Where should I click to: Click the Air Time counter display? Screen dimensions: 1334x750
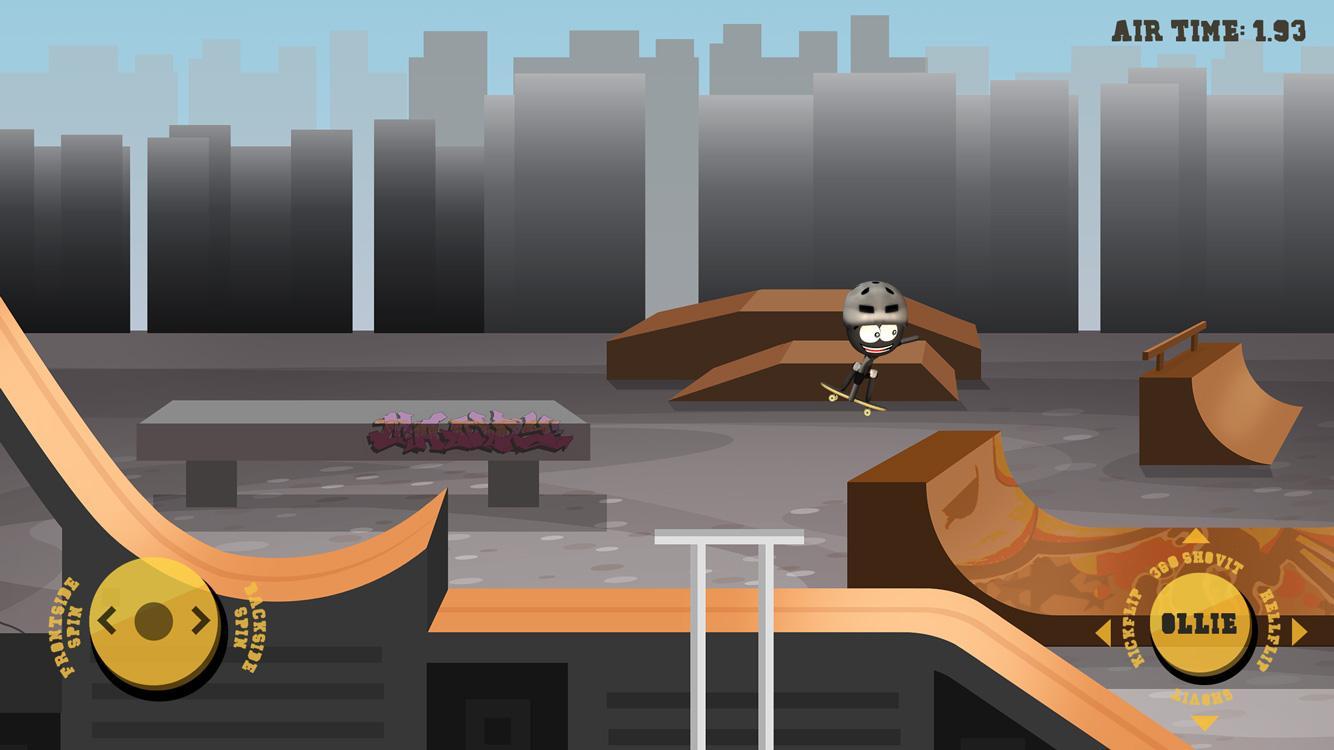click(1210, 27)
